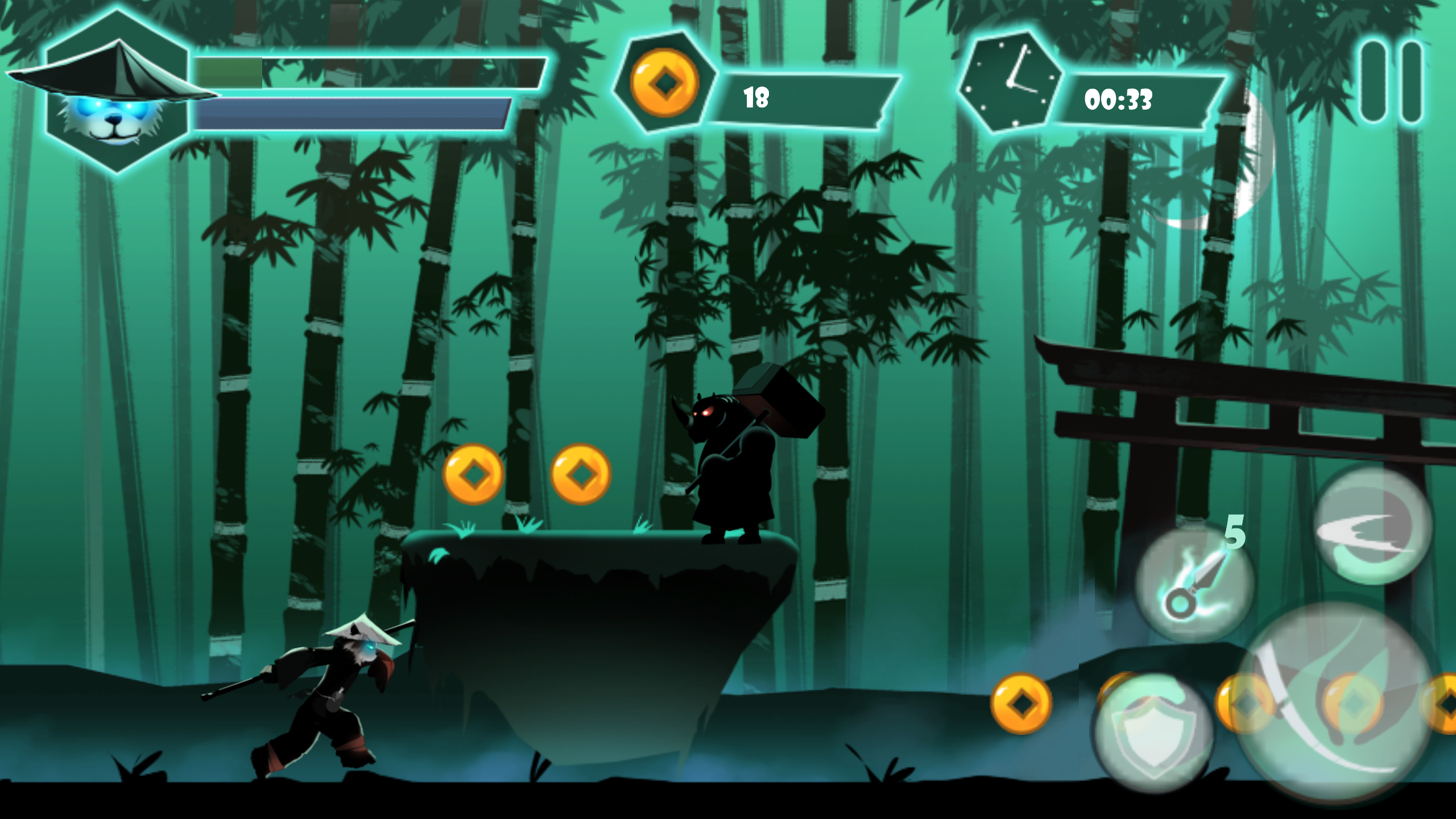Tap the timer showing 00:33
This screenshot has width=1456, height=819.
[1118, 100]
